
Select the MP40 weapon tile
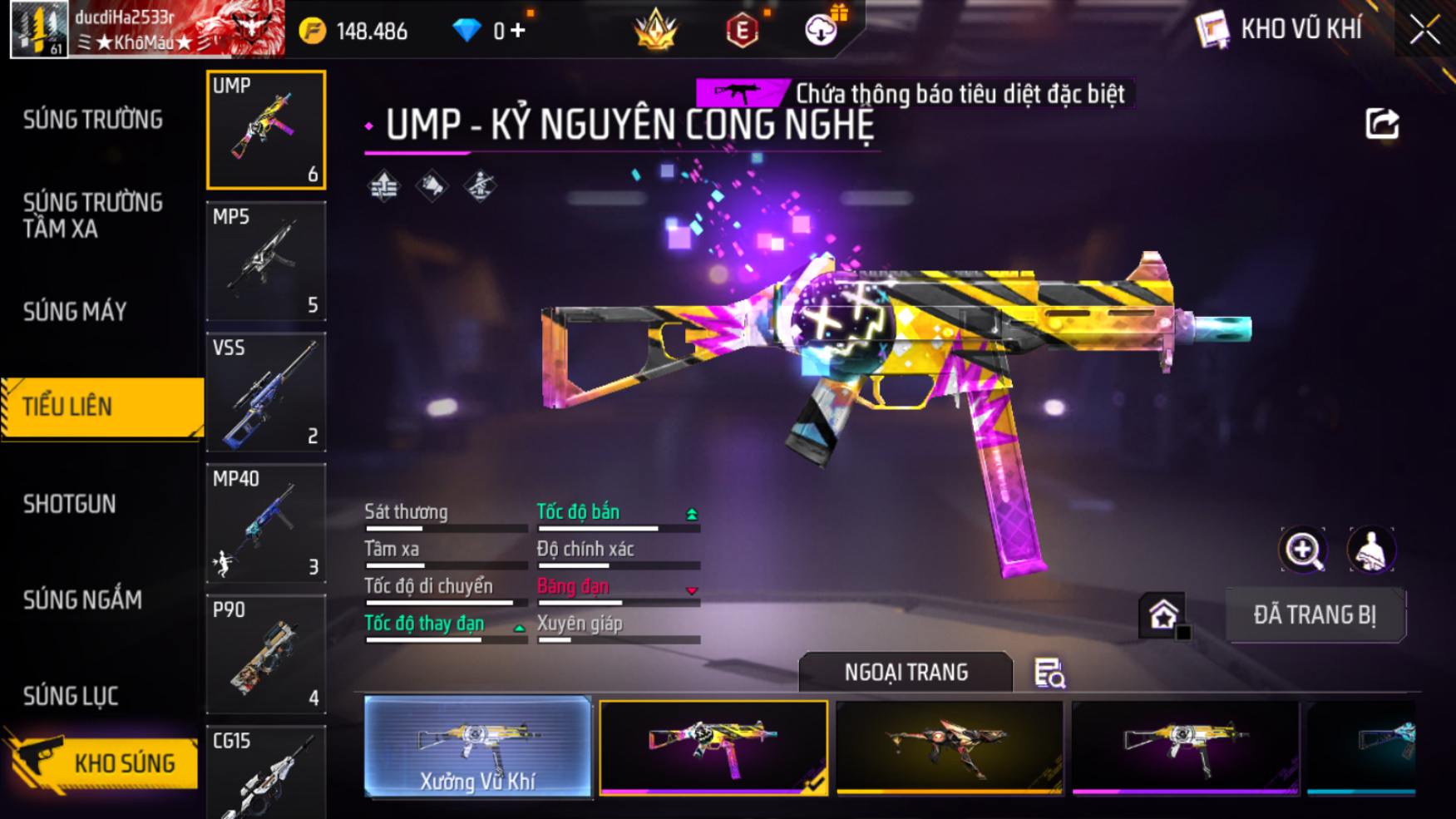(266, 523)
